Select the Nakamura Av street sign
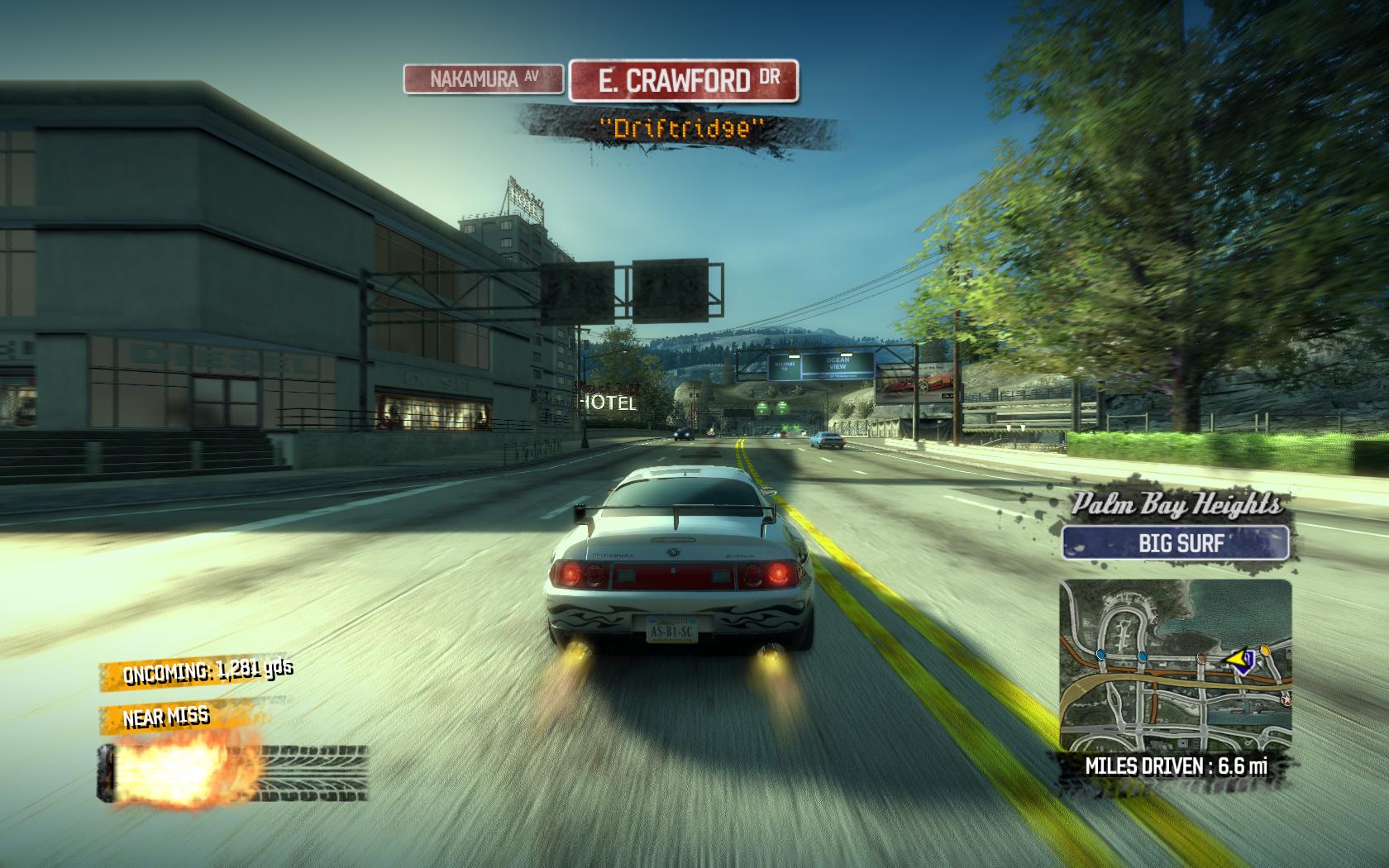The image size is (1389, 868). tap(484, 79)
